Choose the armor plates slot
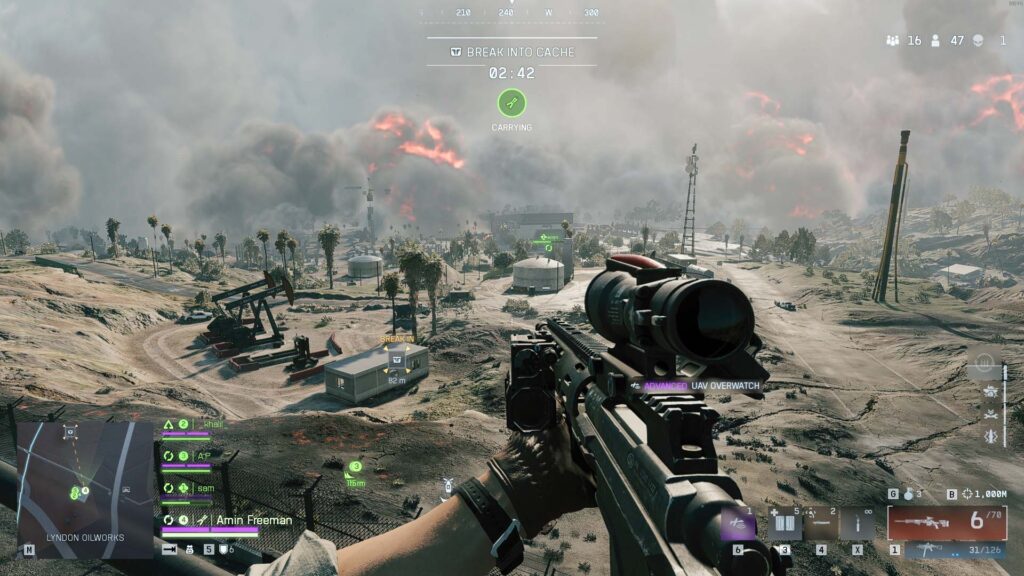The image size is (1024, 576). [x=784, y=524]
